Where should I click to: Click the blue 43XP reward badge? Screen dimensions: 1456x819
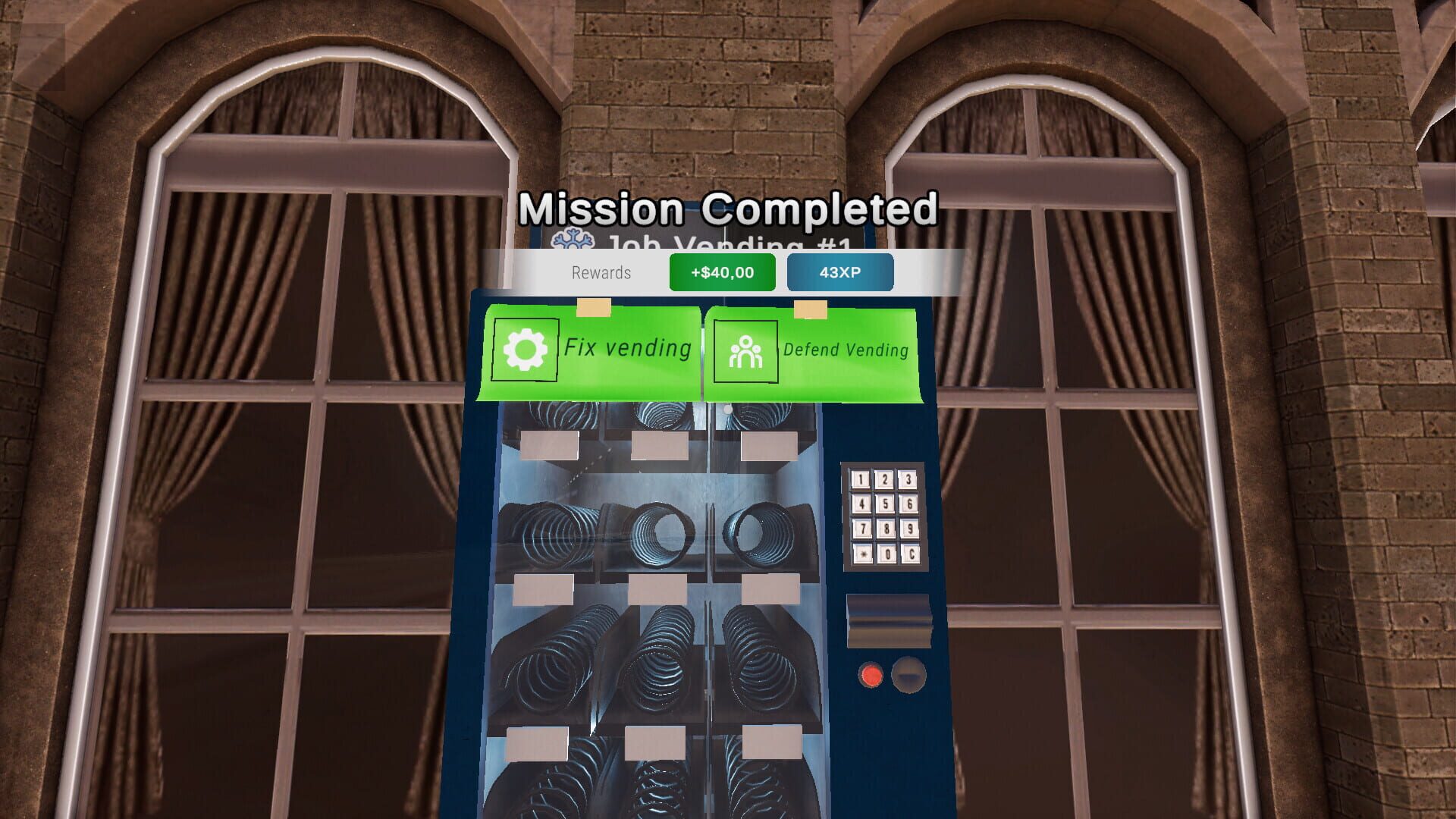tap(840, 272)
